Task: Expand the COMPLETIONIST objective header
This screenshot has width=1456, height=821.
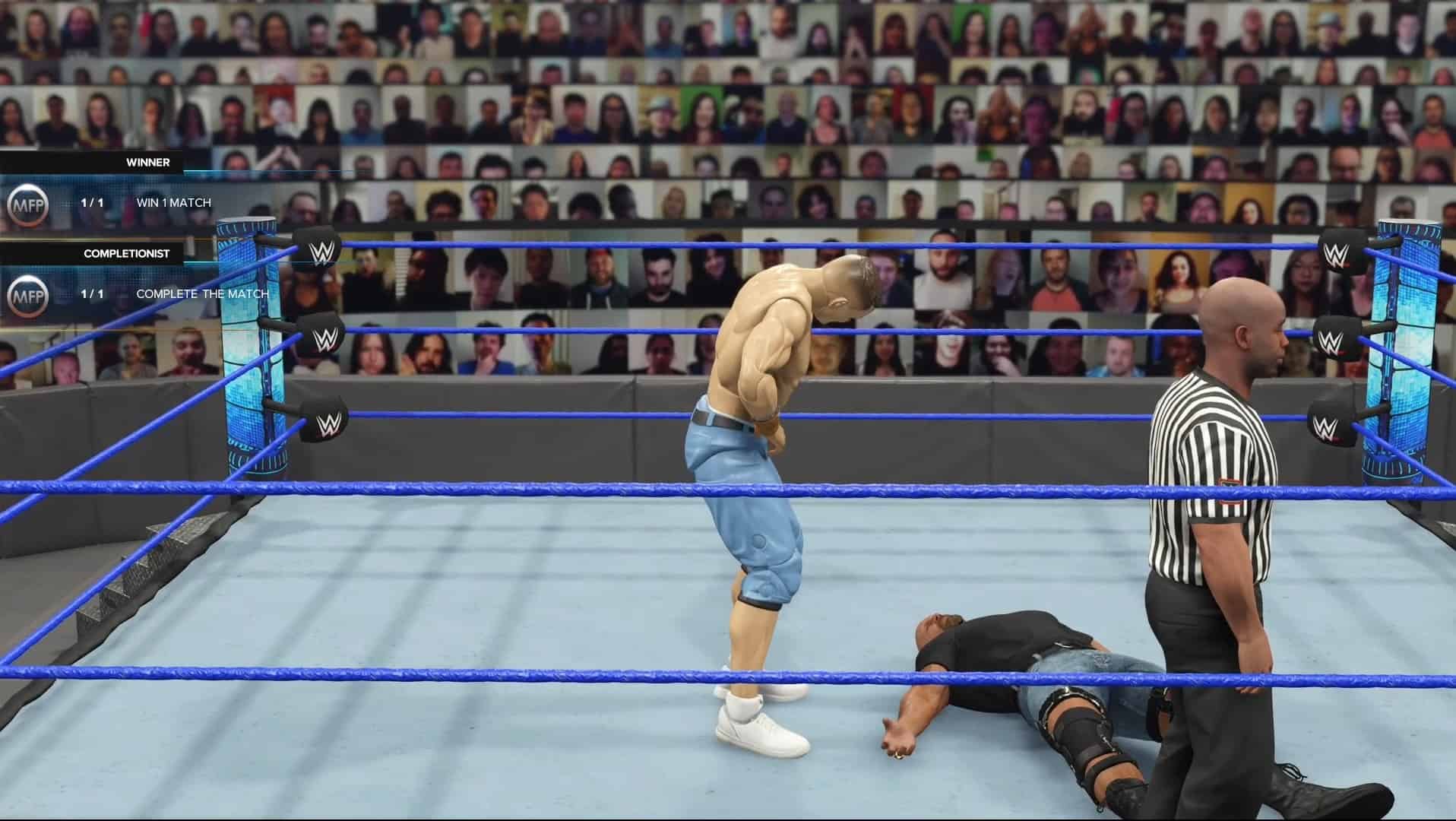Action: (x=128, y=254)
